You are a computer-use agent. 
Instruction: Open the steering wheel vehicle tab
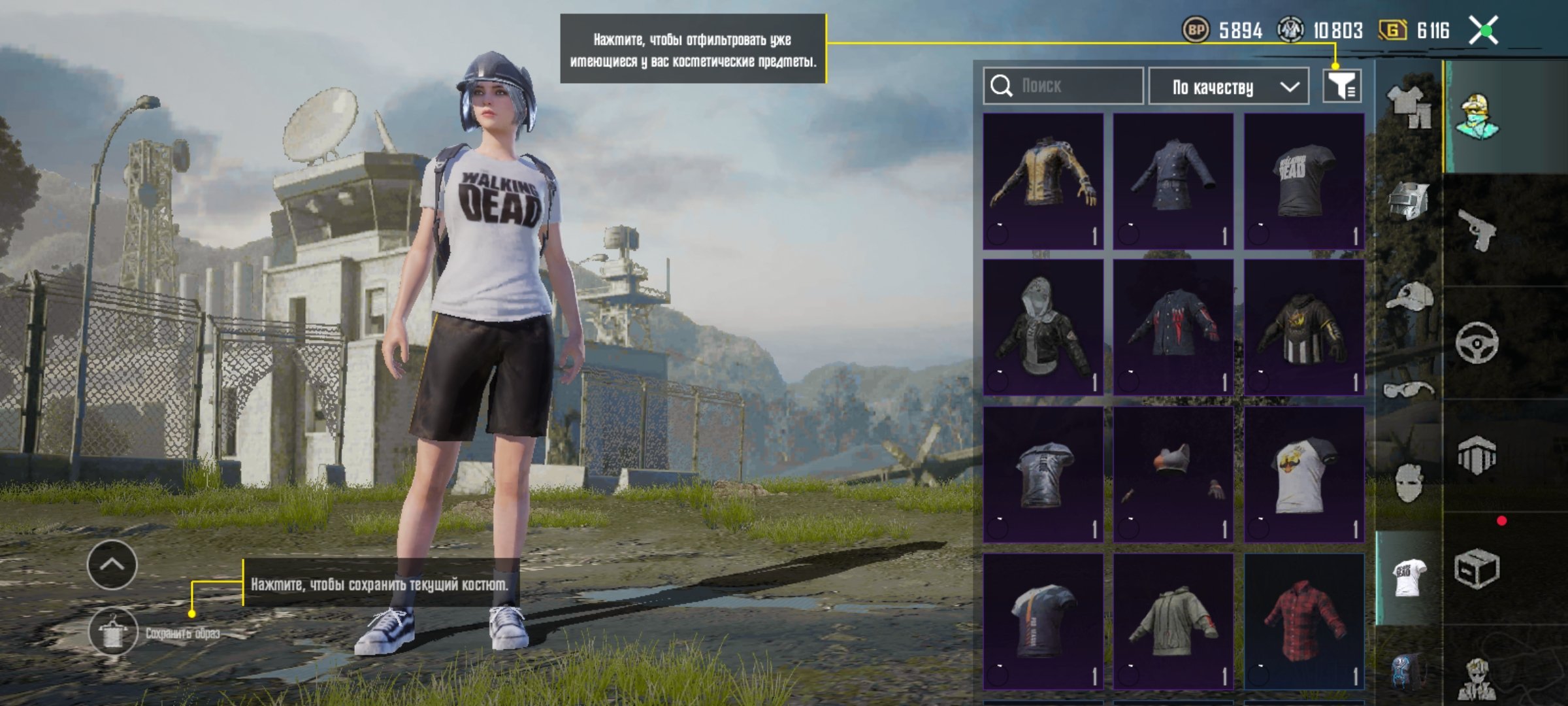coord(1477,342)
